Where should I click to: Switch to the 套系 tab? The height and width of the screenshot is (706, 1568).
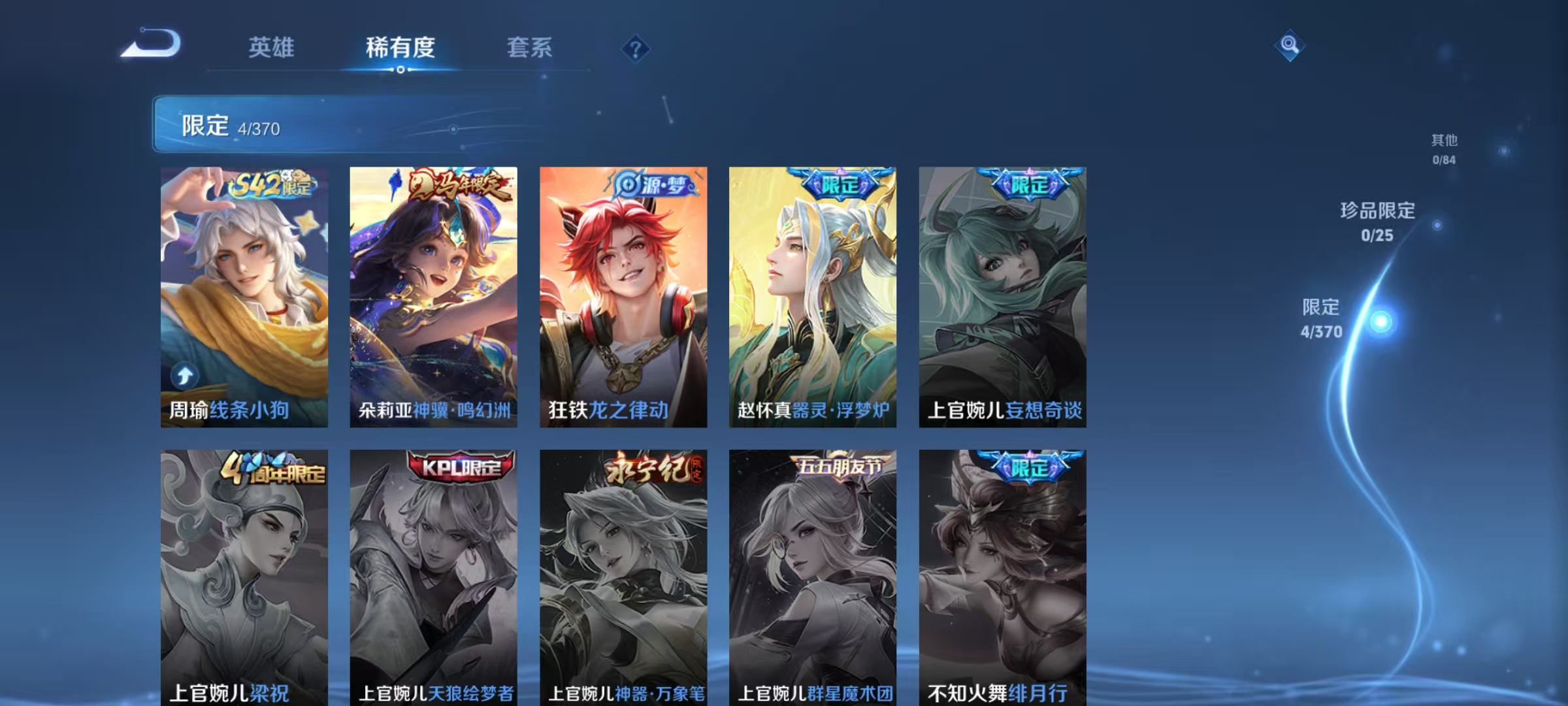click(531, 48)
